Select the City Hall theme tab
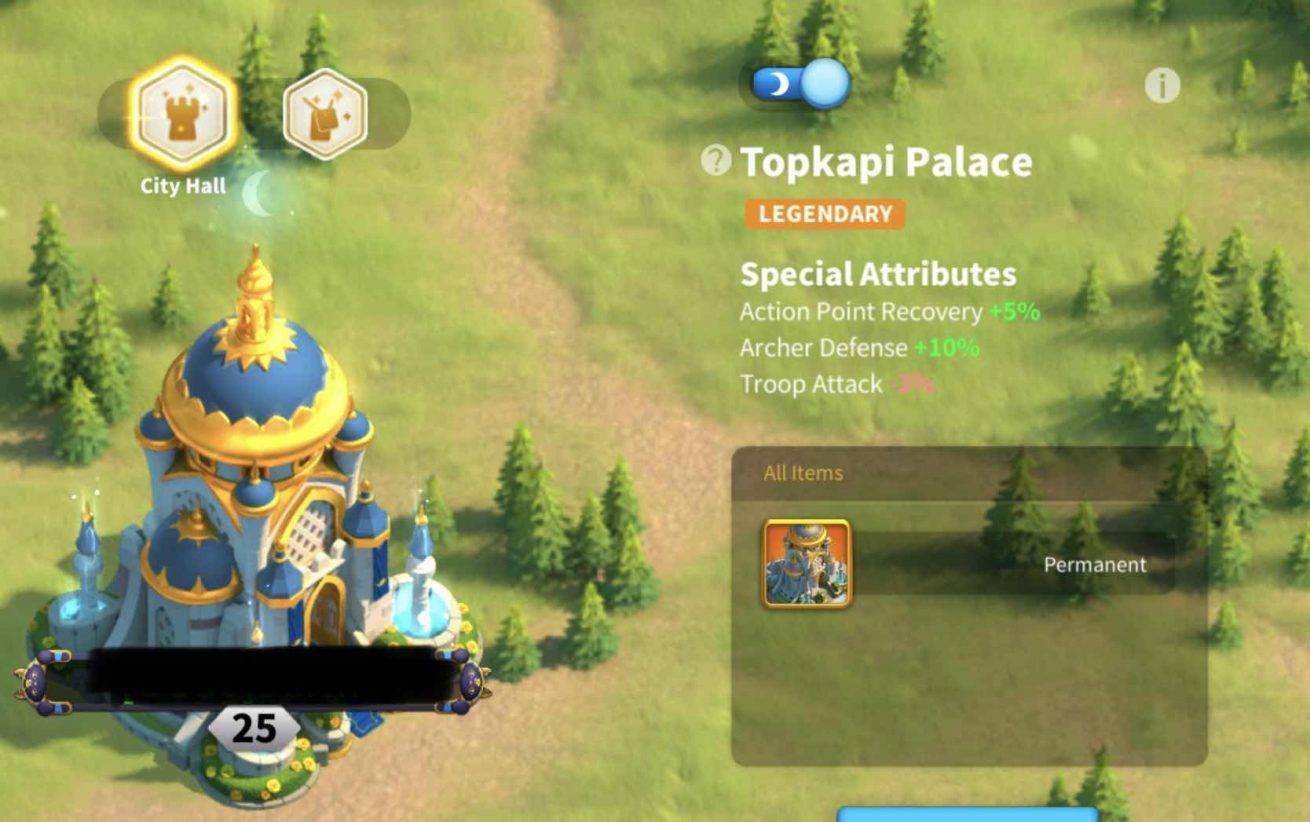 tap(183, 114)
